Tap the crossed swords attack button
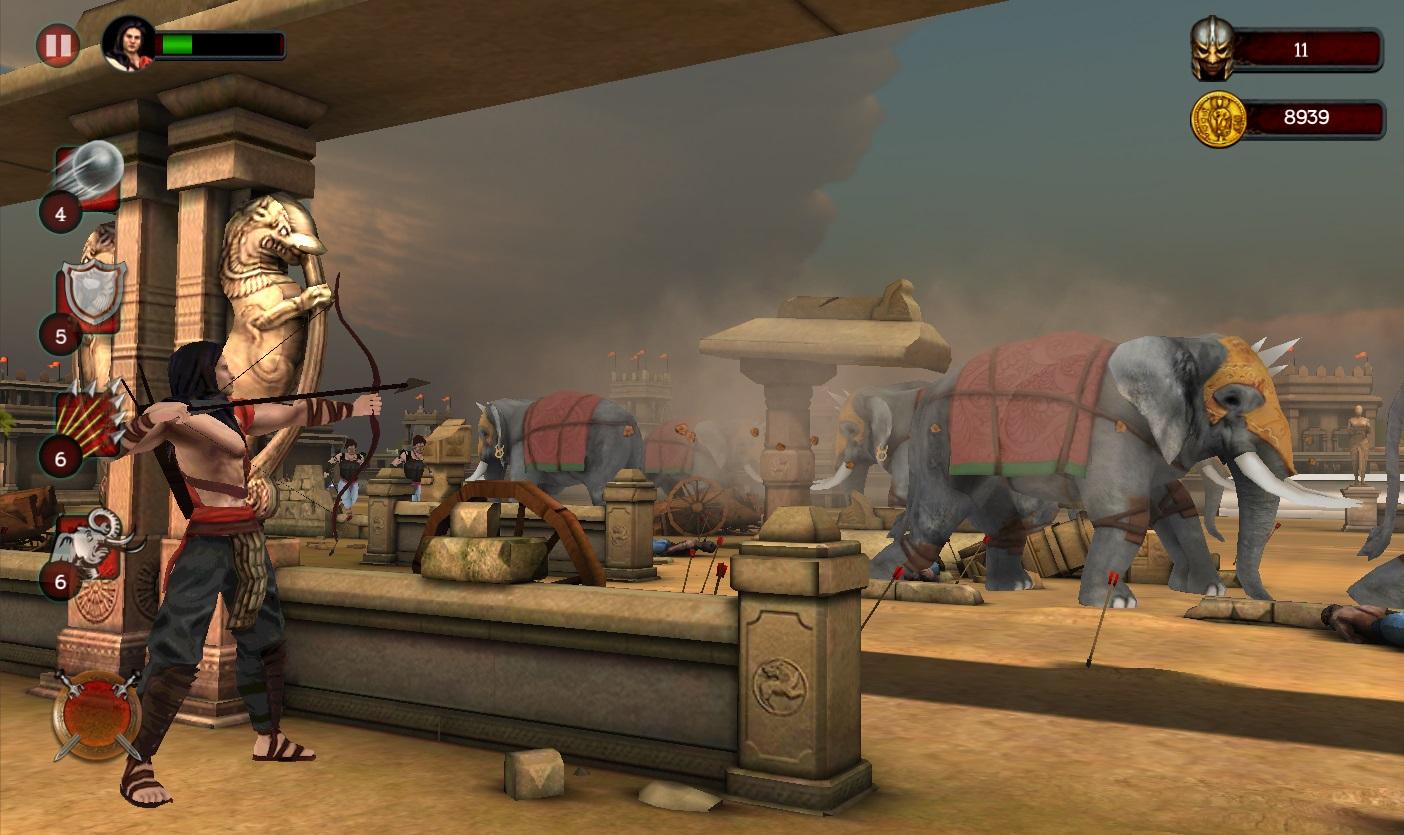The image size is (1404, 835). [x=97, y=714]
